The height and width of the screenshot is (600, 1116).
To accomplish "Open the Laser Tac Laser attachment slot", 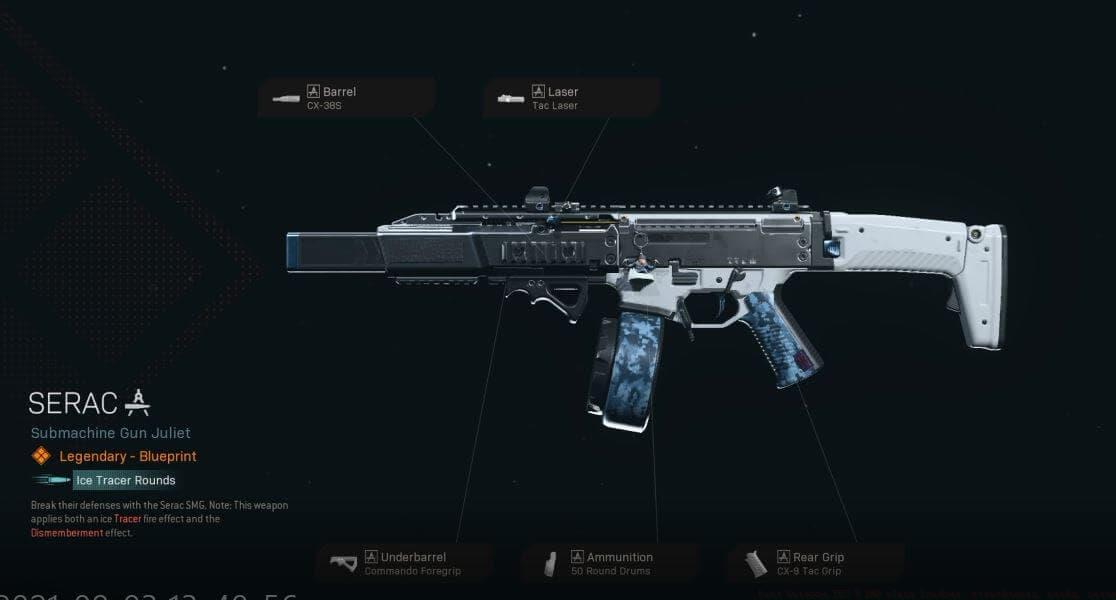I will click(571, 98).
